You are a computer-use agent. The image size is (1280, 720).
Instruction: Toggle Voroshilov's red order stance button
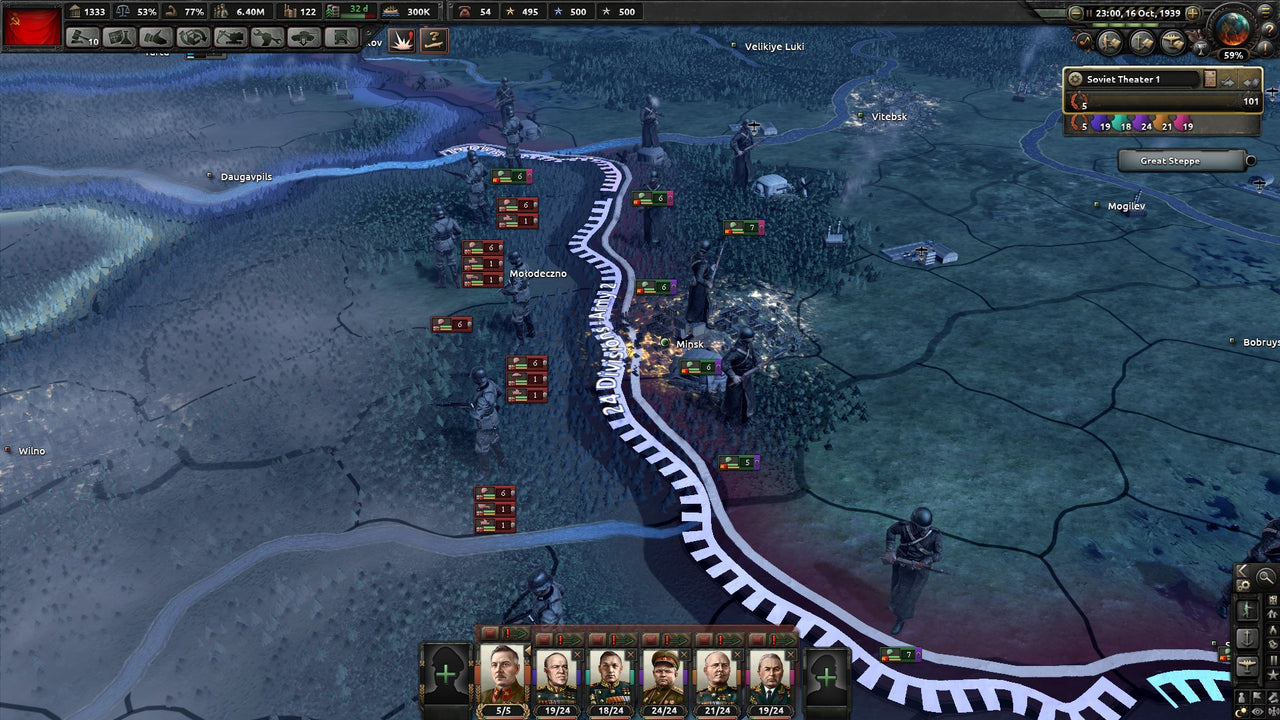pyautogui.click(x=488, y=634)
